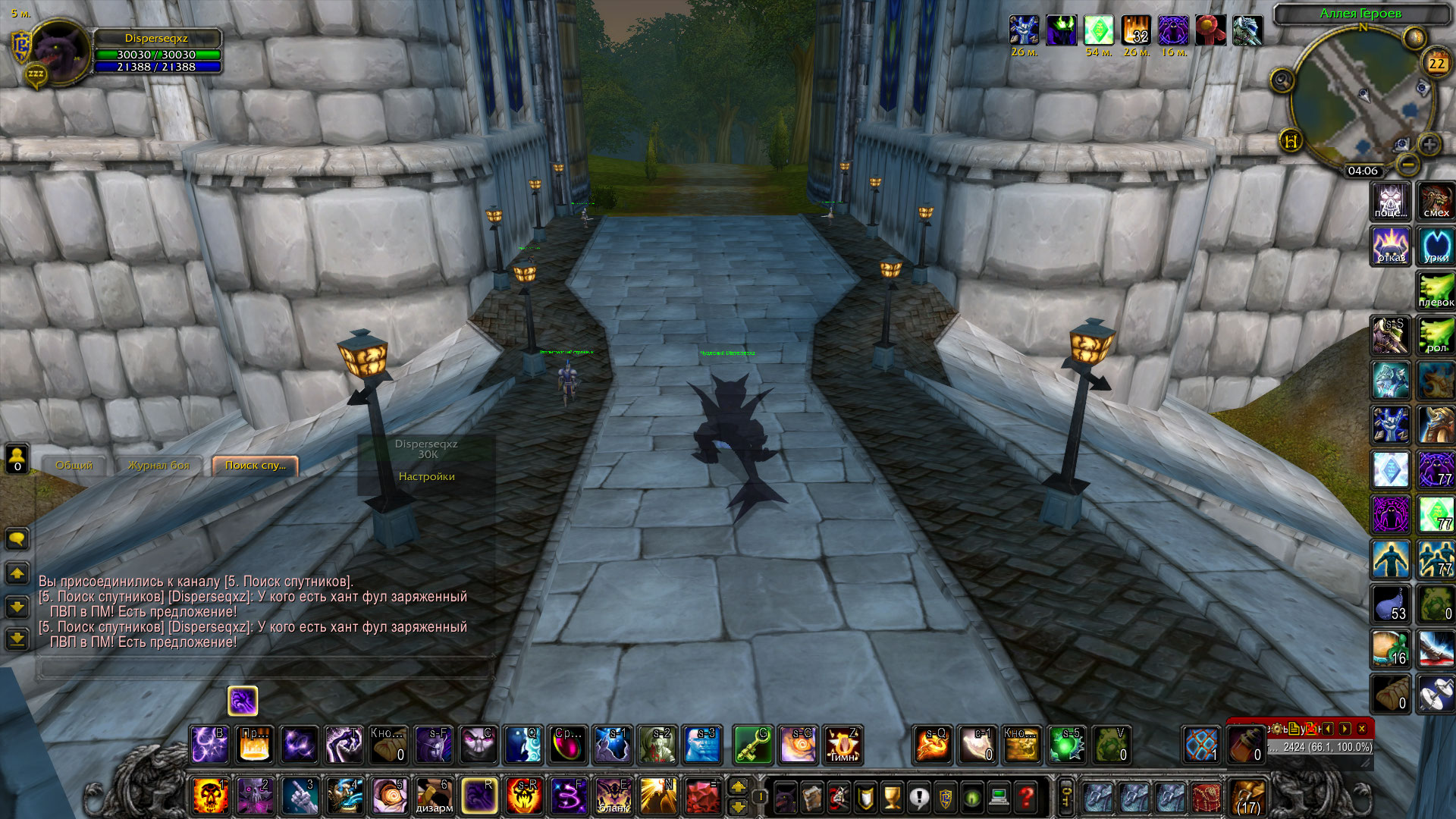Image resolution: width=1456 pixels, height=819 pixels.
Task: Trigger the Гимн ability bound to Z
Action: pyautogui.click(x=843, y=745)
